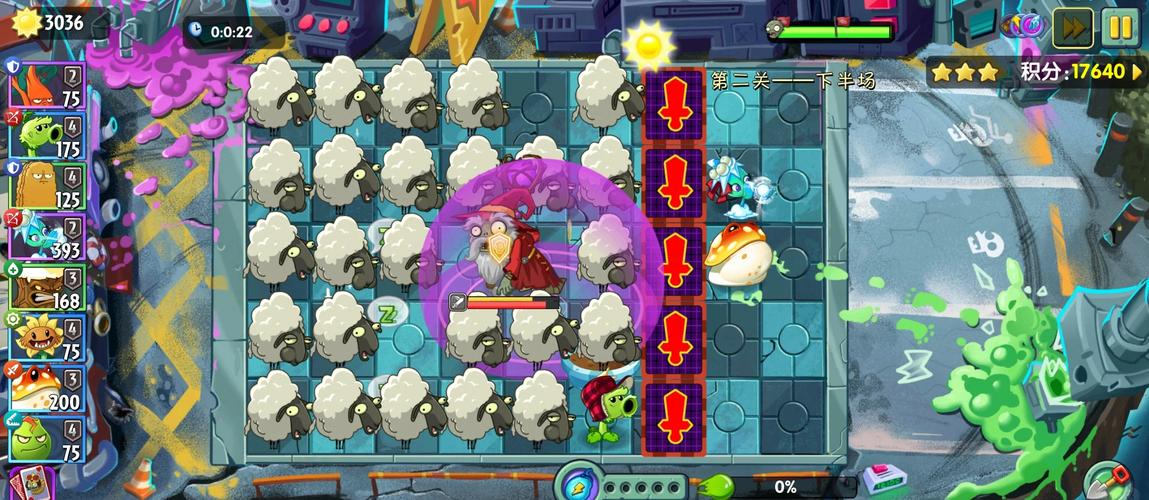The image size is (1149, 500).
Task: Pick the green squash seed packet
Action: point(47,438)
